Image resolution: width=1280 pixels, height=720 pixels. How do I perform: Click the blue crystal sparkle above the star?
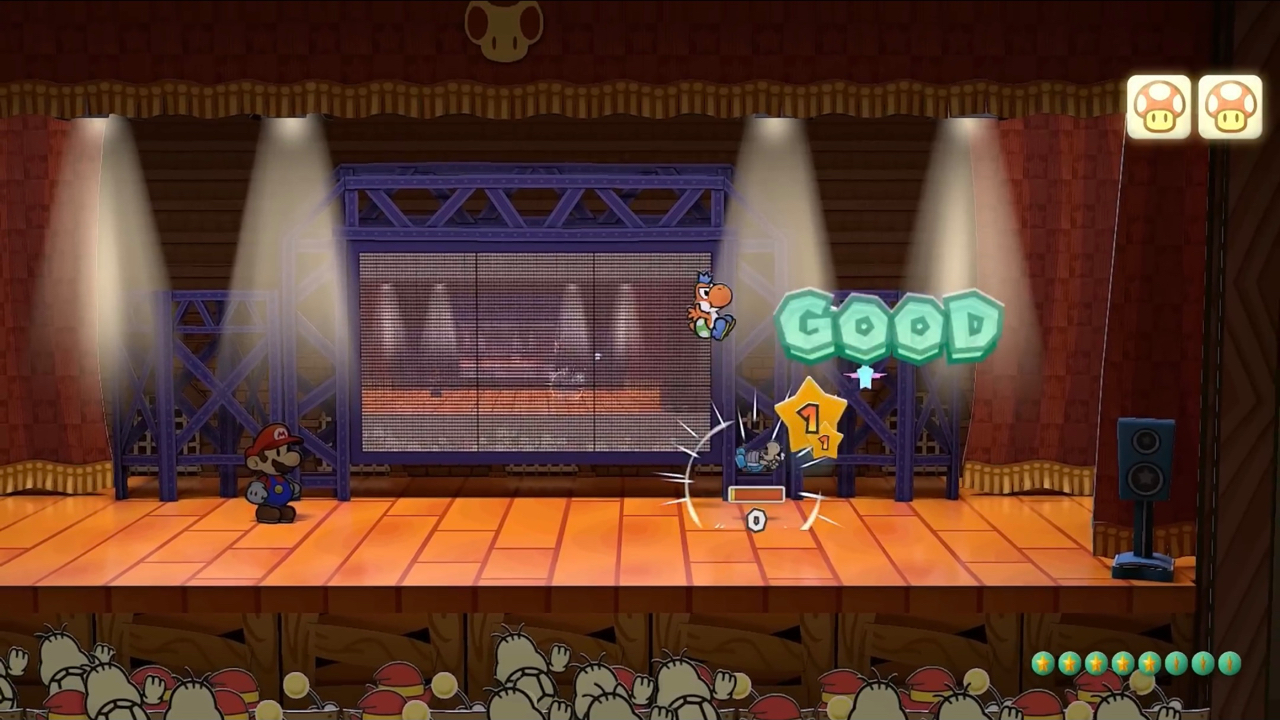pyautogui.click(x=866, y=377)
